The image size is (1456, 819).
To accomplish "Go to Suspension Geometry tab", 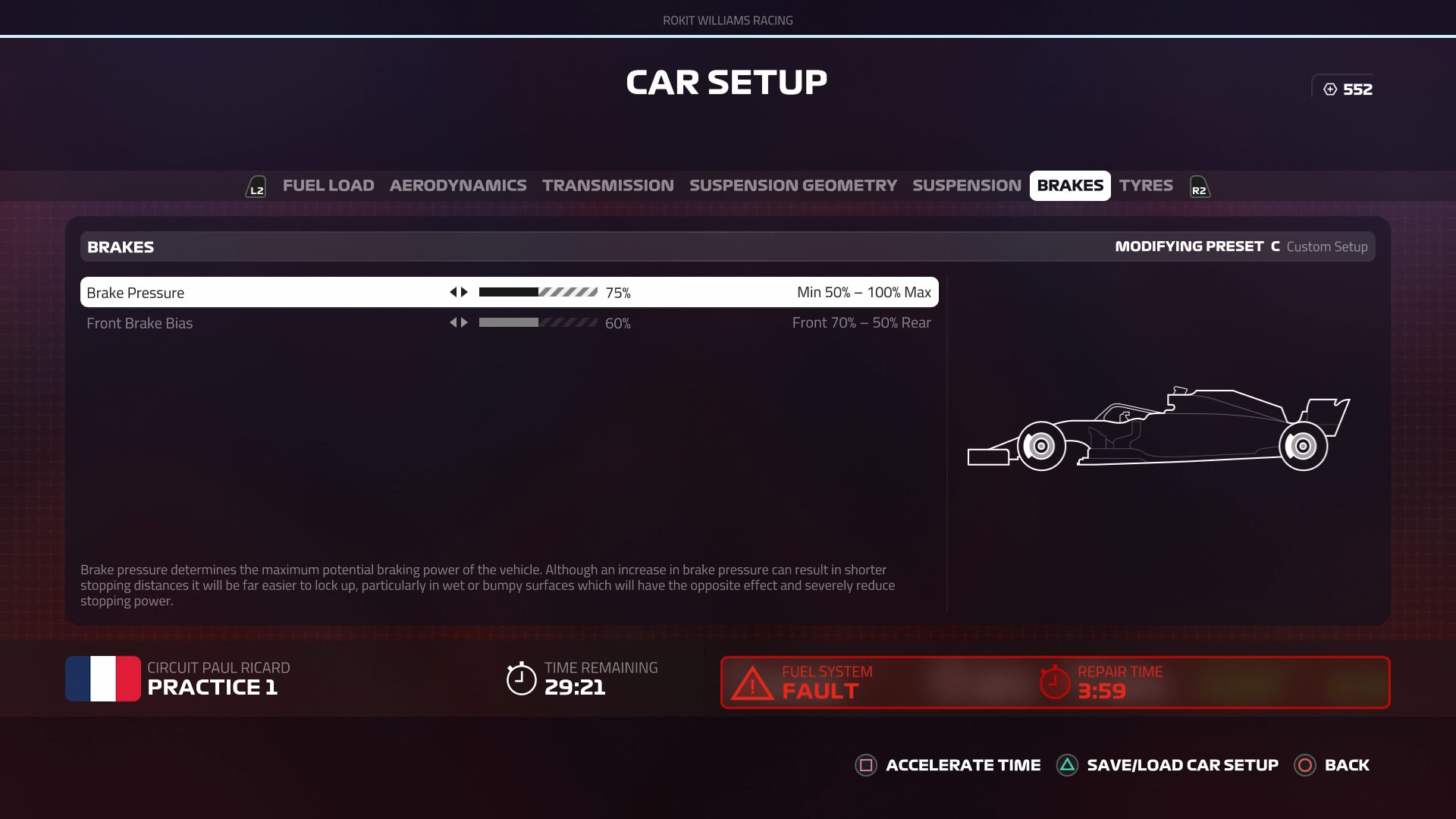I will tap(792, 186).
